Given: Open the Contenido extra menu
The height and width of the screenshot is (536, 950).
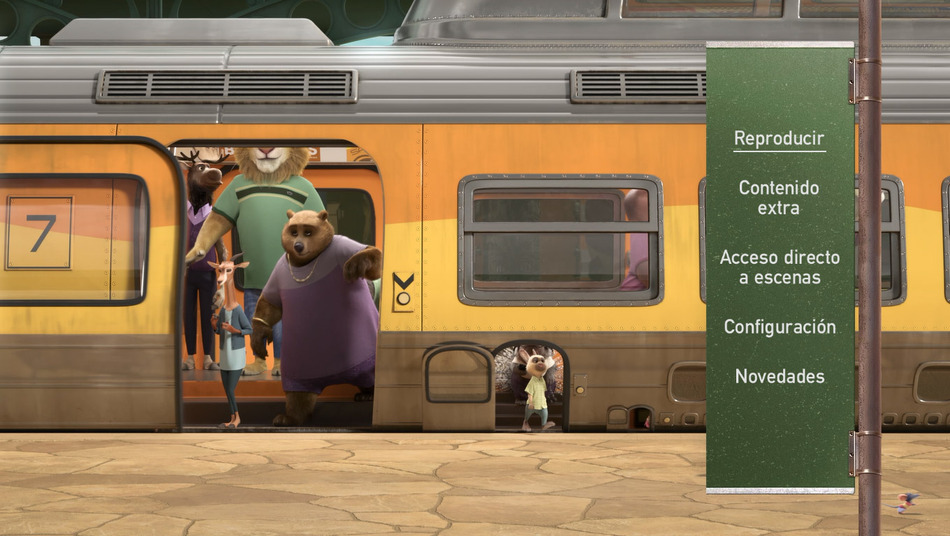Looking at the screenshot, I should click(x=779, y=198).
